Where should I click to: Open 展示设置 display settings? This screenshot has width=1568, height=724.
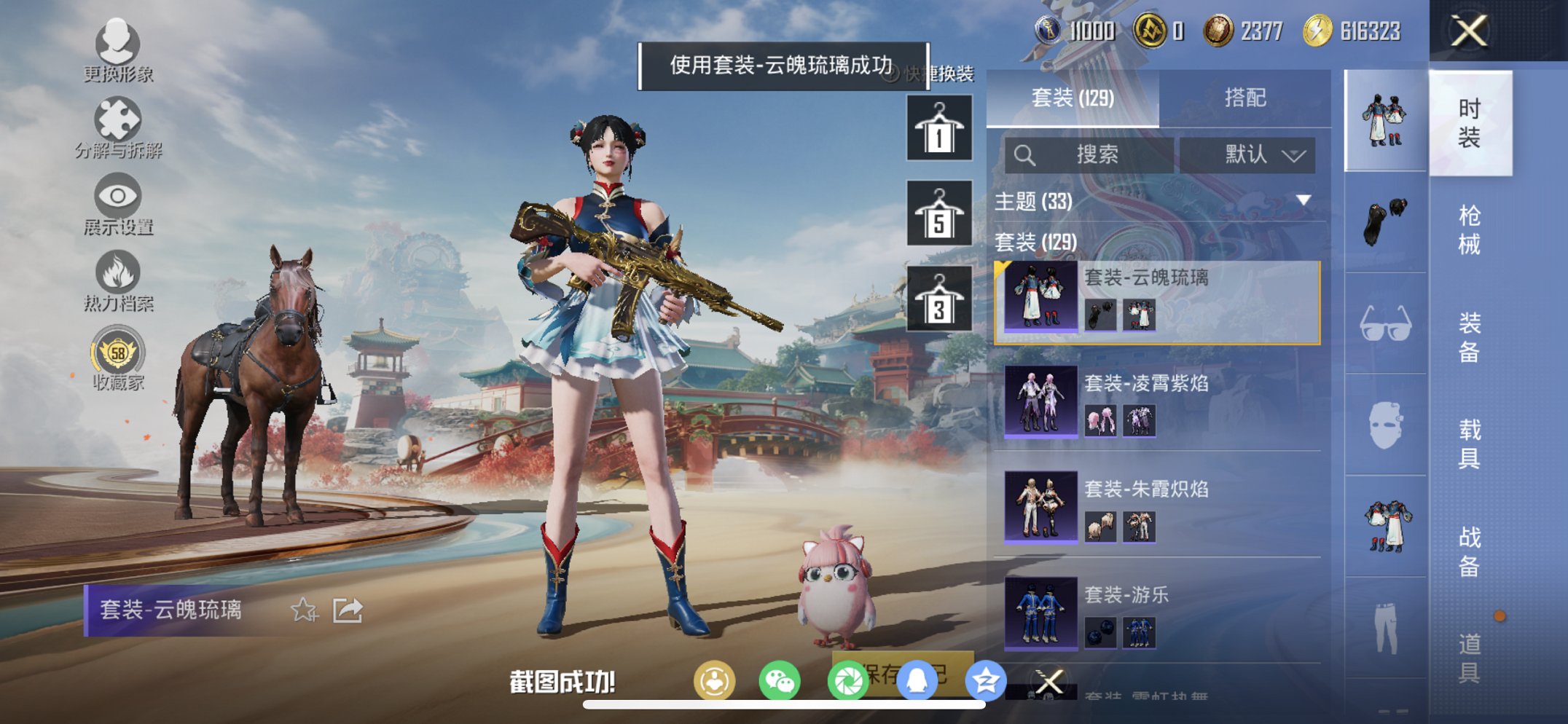pyautogui.click(x=121, y=208)
